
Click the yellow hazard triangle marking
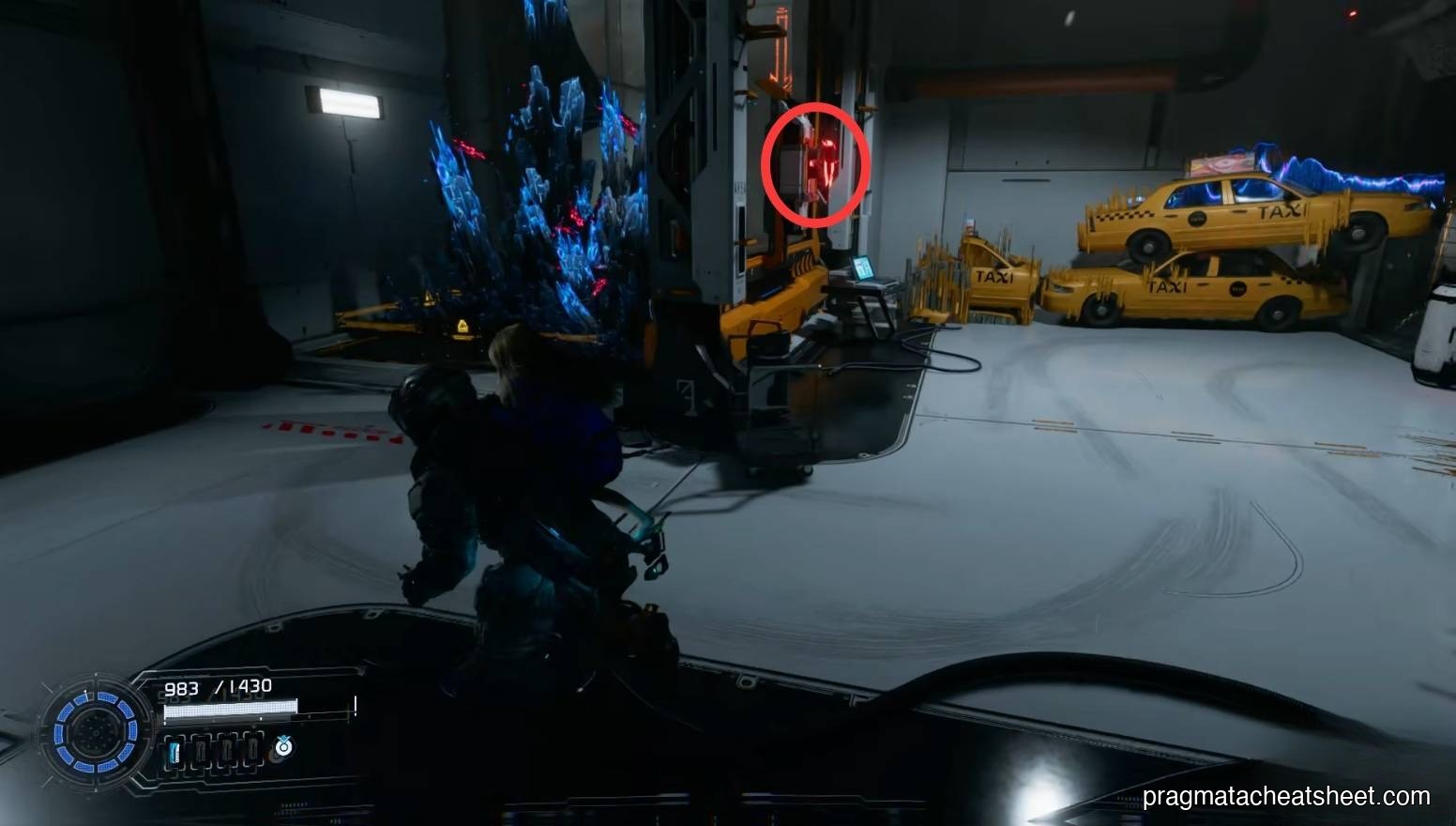(462, 324)
